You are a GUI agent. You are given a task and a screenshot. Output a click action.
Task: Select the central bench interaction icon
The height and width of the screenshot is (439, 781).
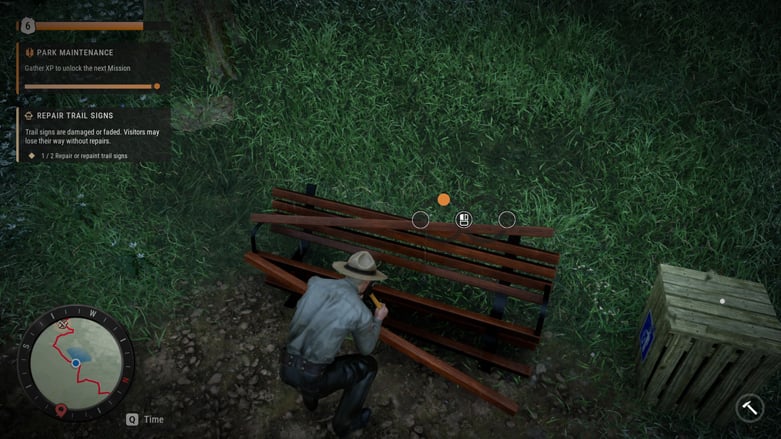[464, 219]
